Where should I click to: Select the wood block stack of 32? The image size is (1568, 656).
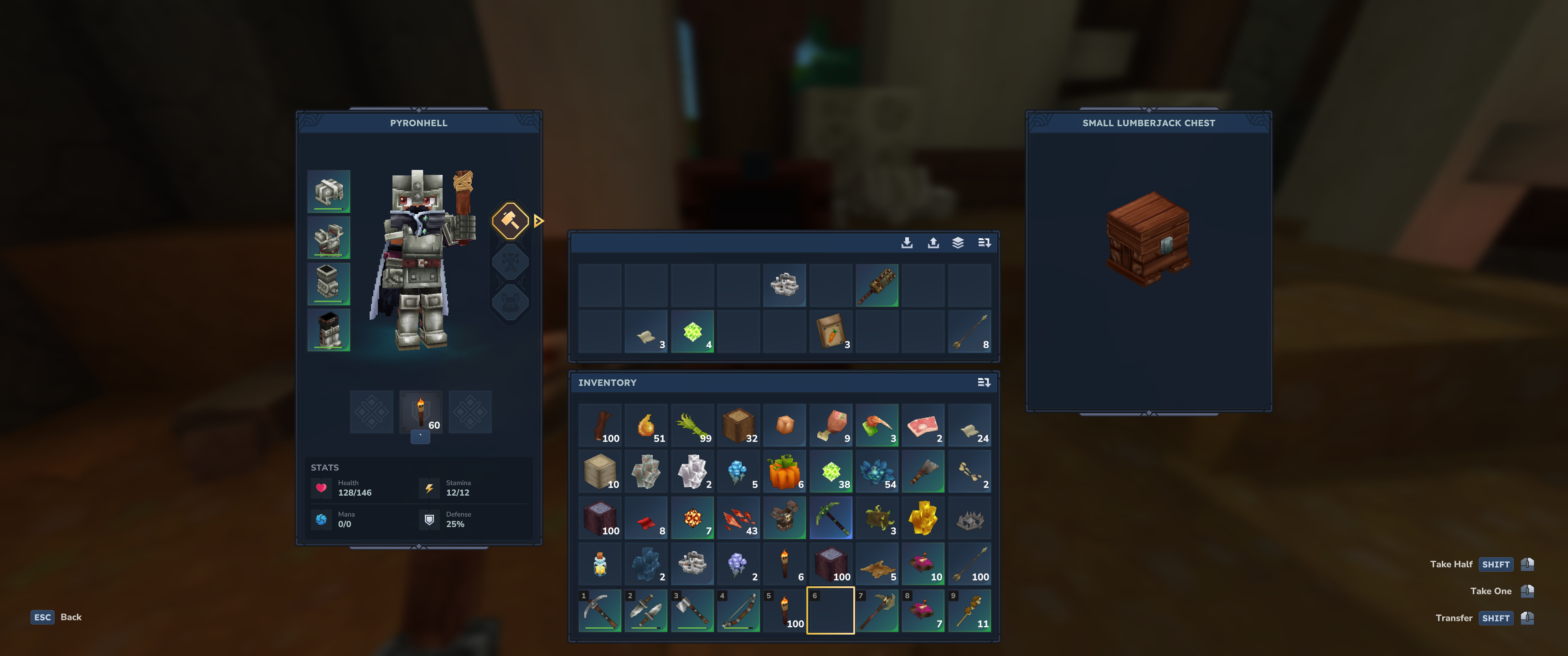coord(738,425)
